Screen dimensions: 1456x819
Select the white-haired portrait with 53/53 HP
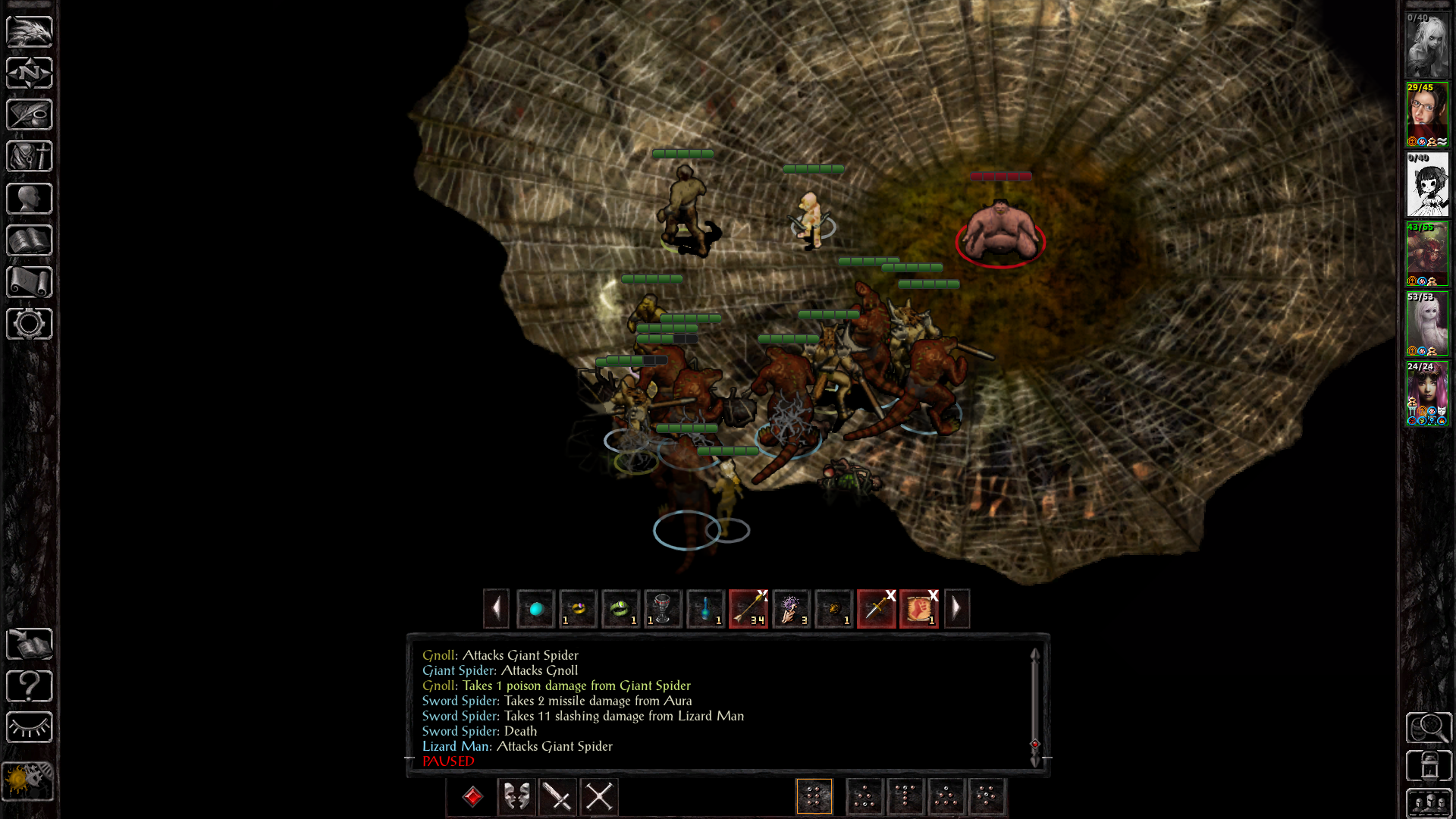tap(1427, 323)
